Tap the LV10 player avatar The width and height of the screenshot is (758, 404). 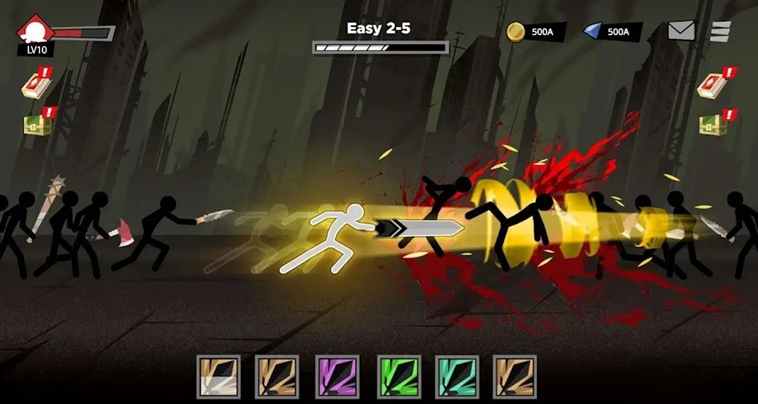click(x=36, y=32)
